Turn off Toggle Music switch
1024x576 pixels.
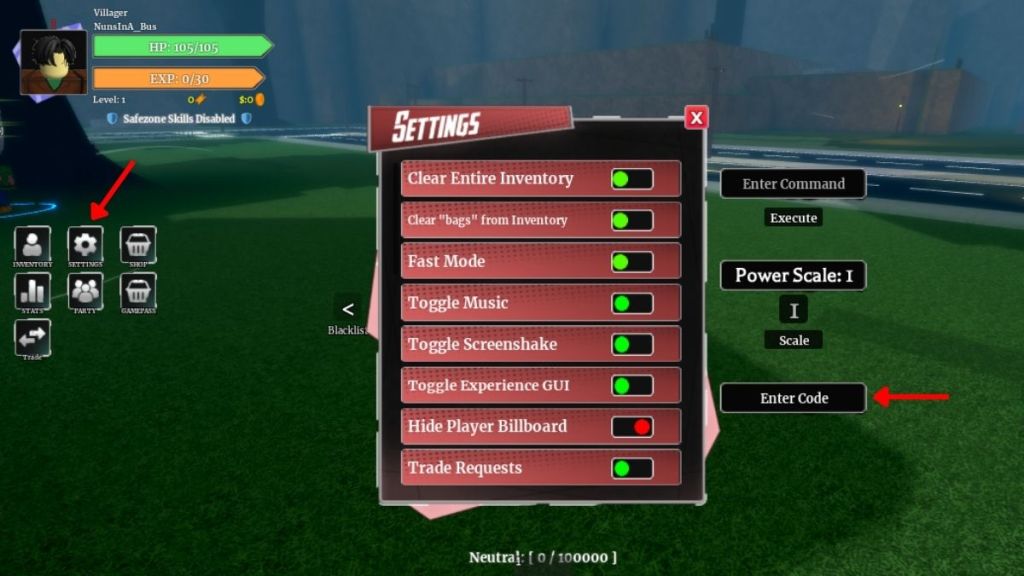(632, 303)
